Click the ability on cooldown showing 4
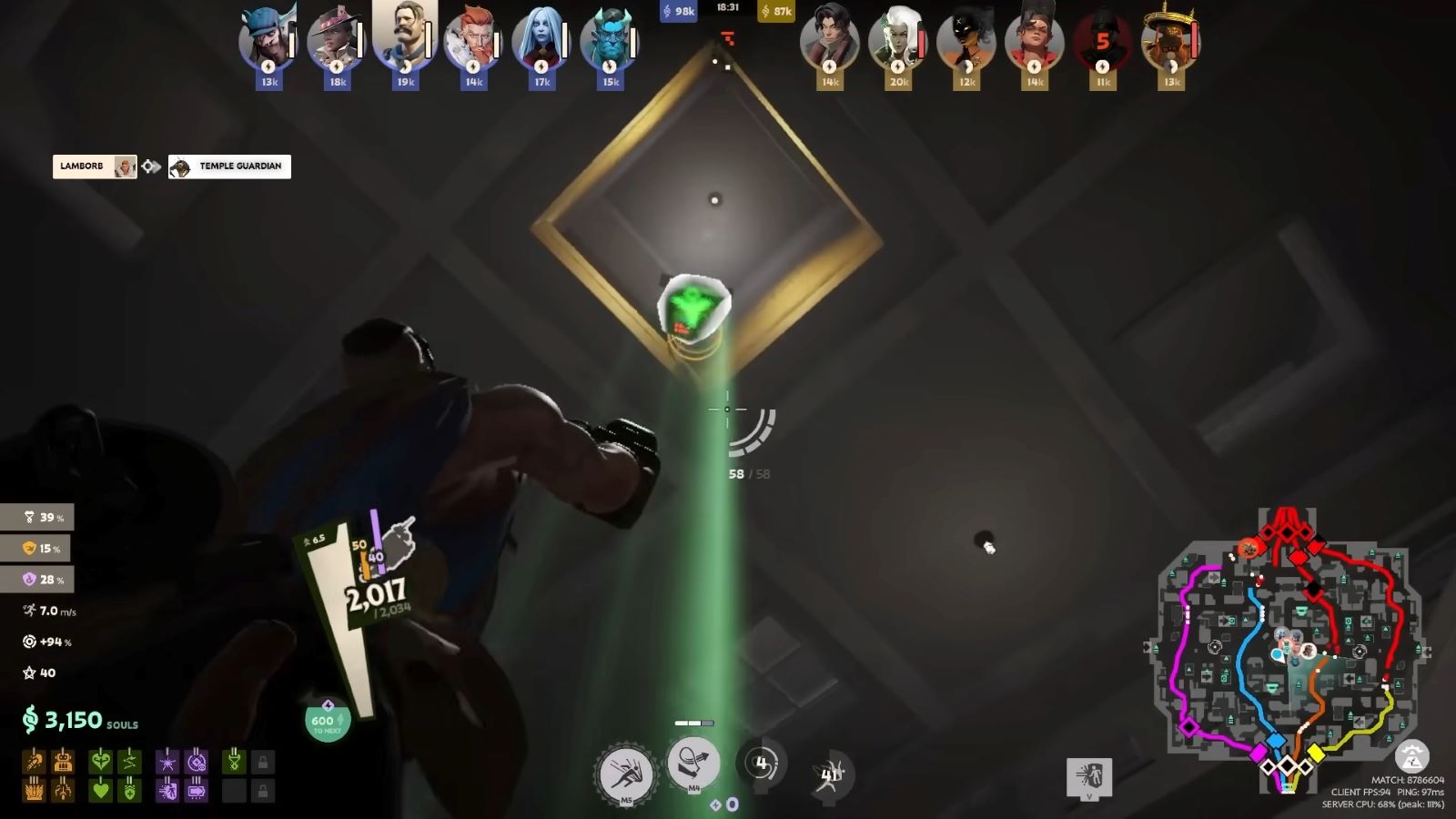1456x819 pixels. pyautogui.click(x=761, y=763)
